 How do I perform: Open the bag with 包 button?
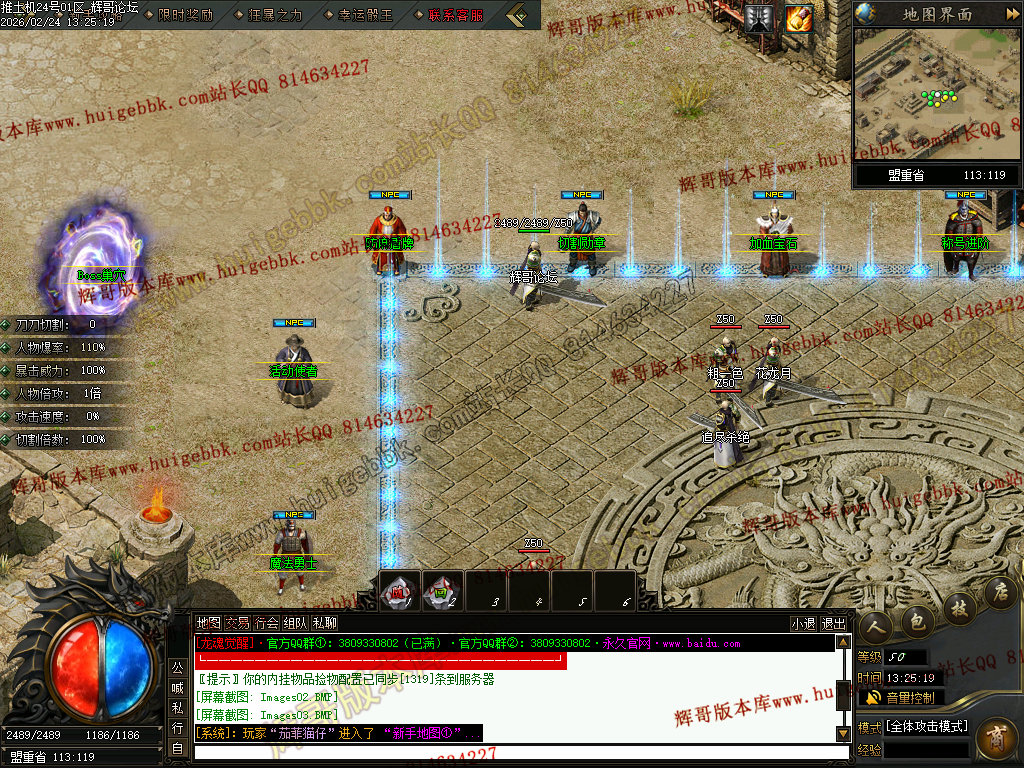918,620
